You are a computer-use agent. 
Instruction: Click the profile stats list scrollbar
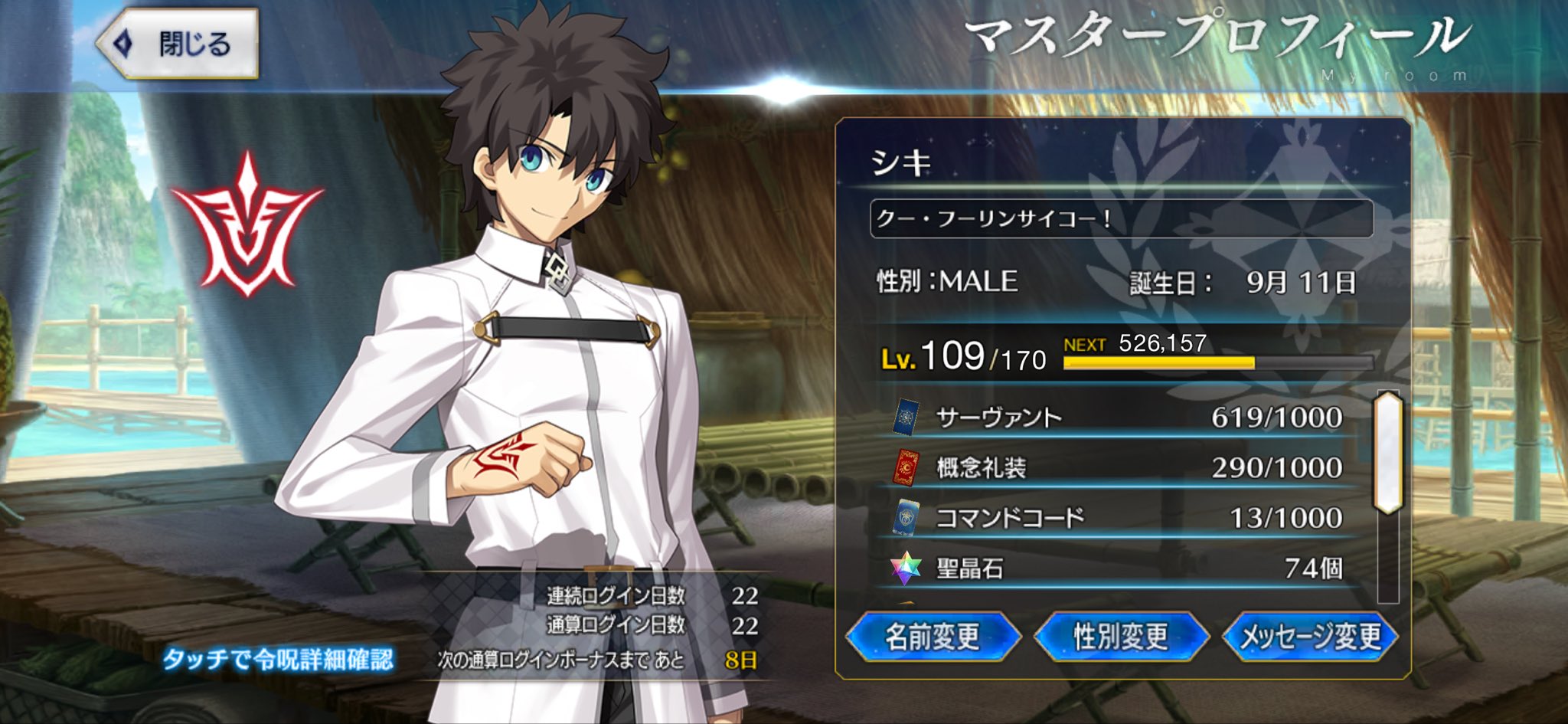pos(1388,454)
